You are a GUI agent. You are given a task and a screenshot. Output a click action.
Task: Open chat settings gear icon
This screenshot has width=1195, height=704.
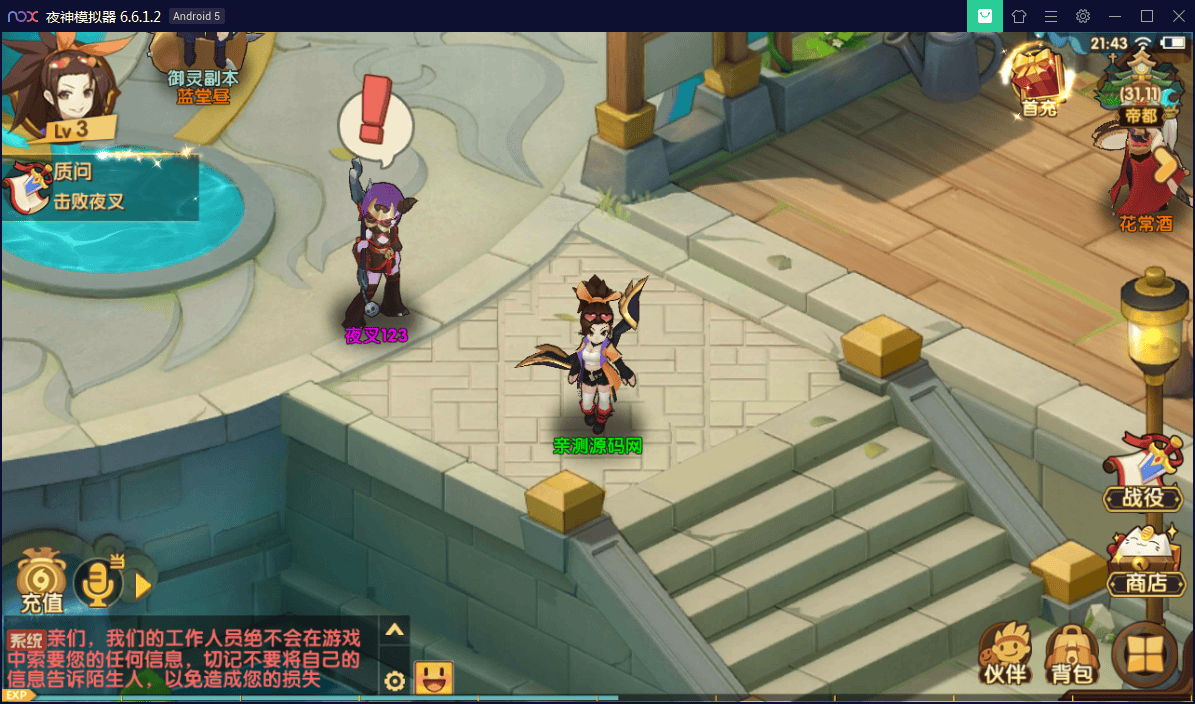point(395,681)
